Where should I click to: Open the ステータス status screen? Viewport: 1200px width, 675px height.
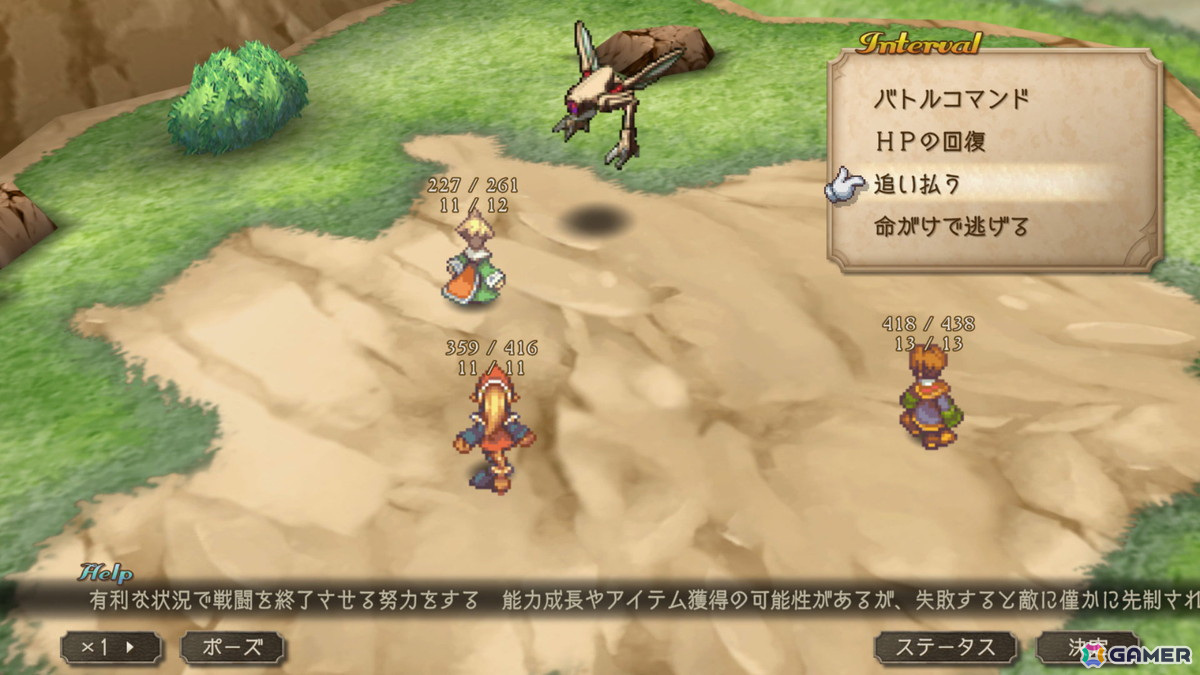(944, 647)
